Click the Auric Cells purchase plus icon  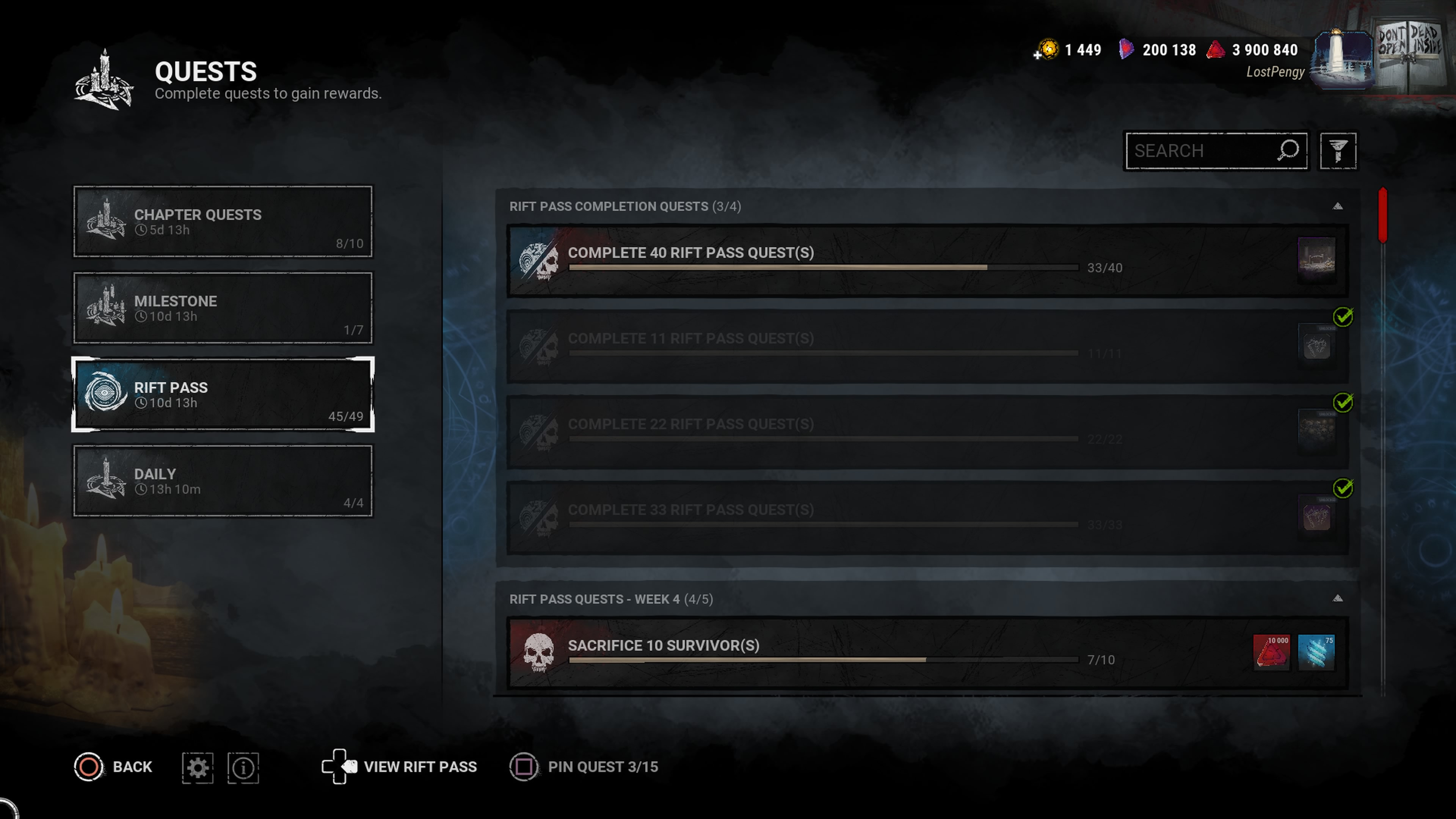point(1038,55)
